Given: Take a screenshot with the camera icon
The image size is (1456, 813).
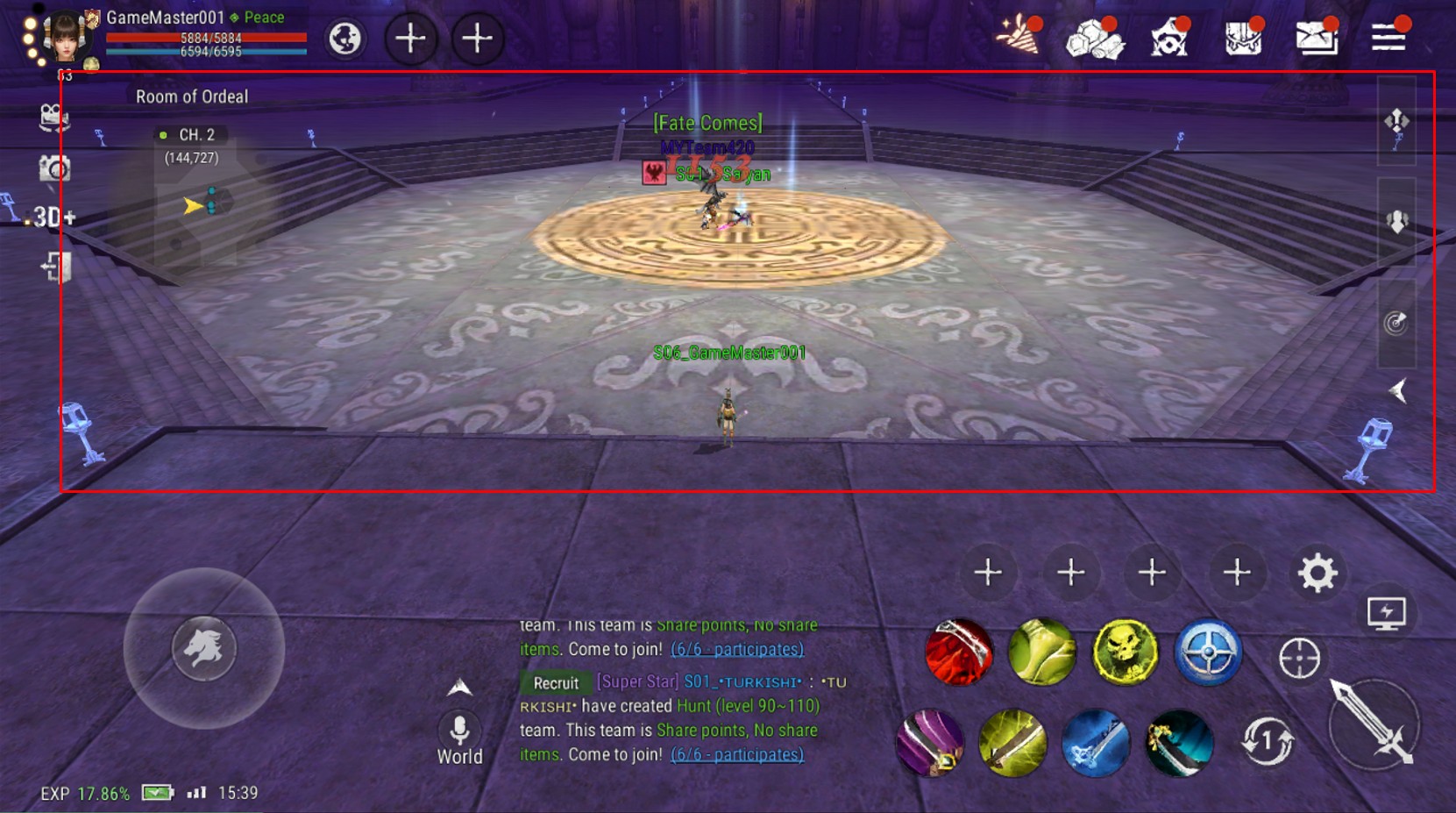Looking at the screenshot, I should [x=54, y=168].
